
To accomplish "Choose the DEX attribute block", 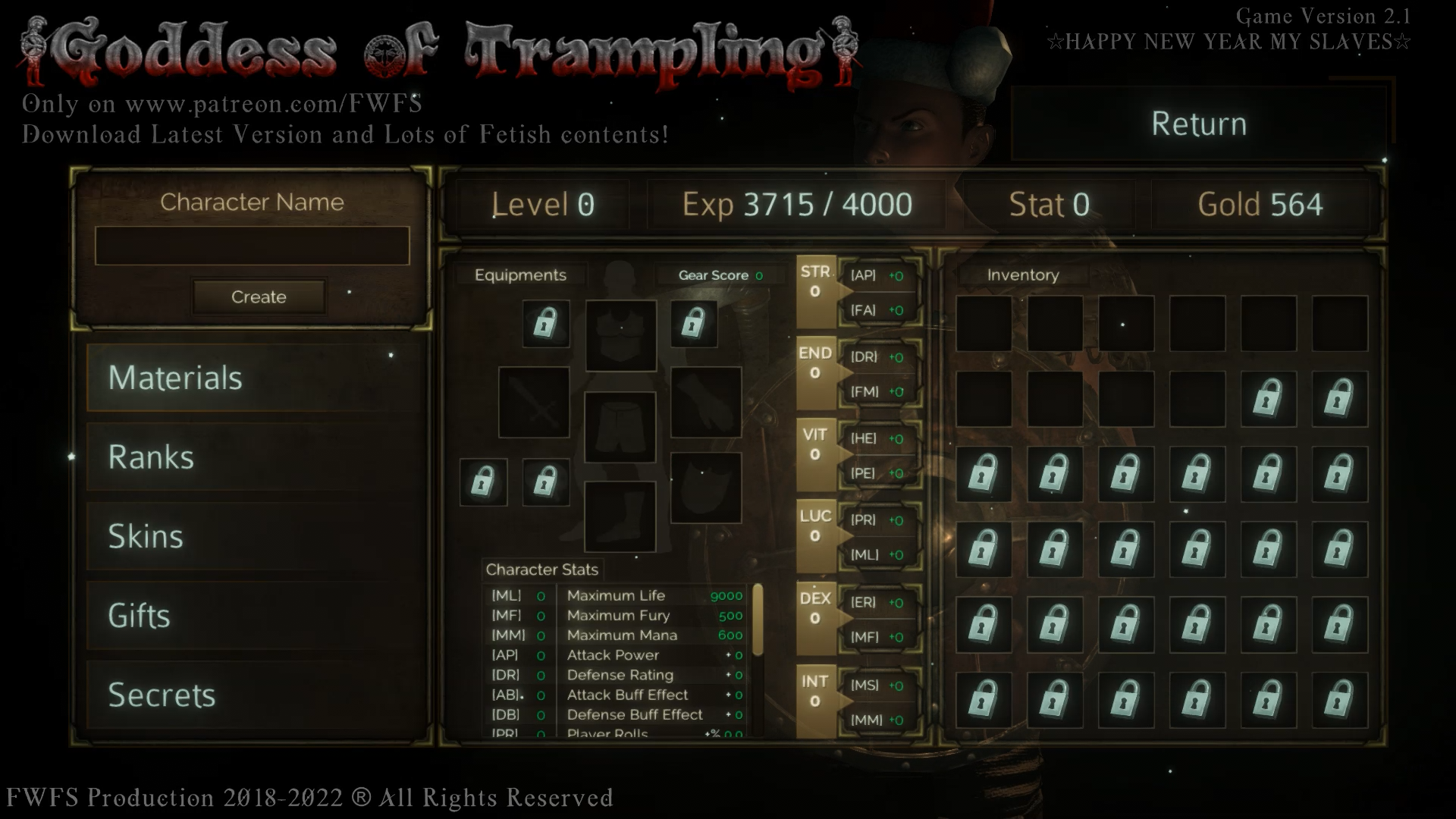I will 815,617.
